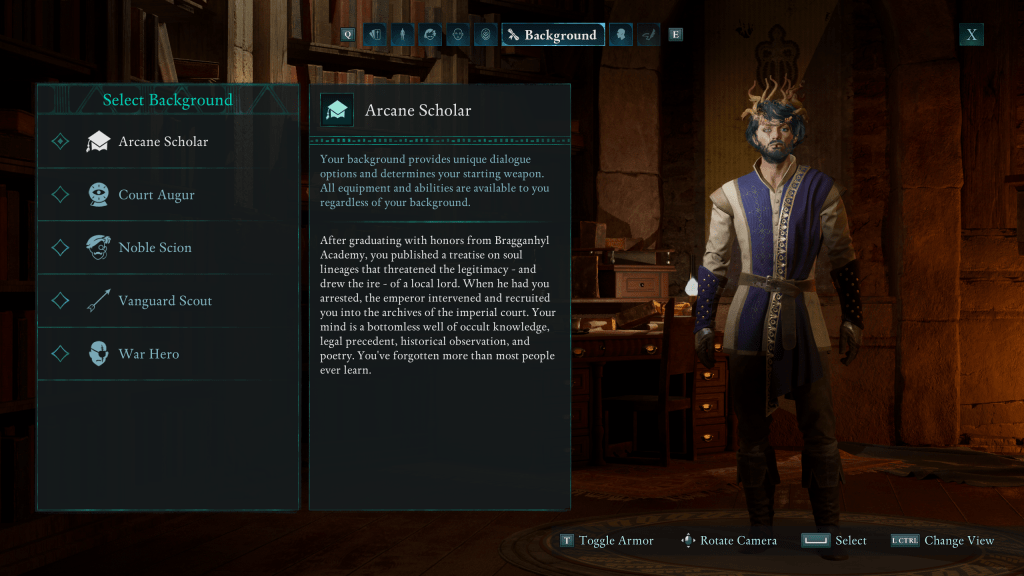
Task: Click the Change View option
Action: pyautogui.click(x=942, y=541)
